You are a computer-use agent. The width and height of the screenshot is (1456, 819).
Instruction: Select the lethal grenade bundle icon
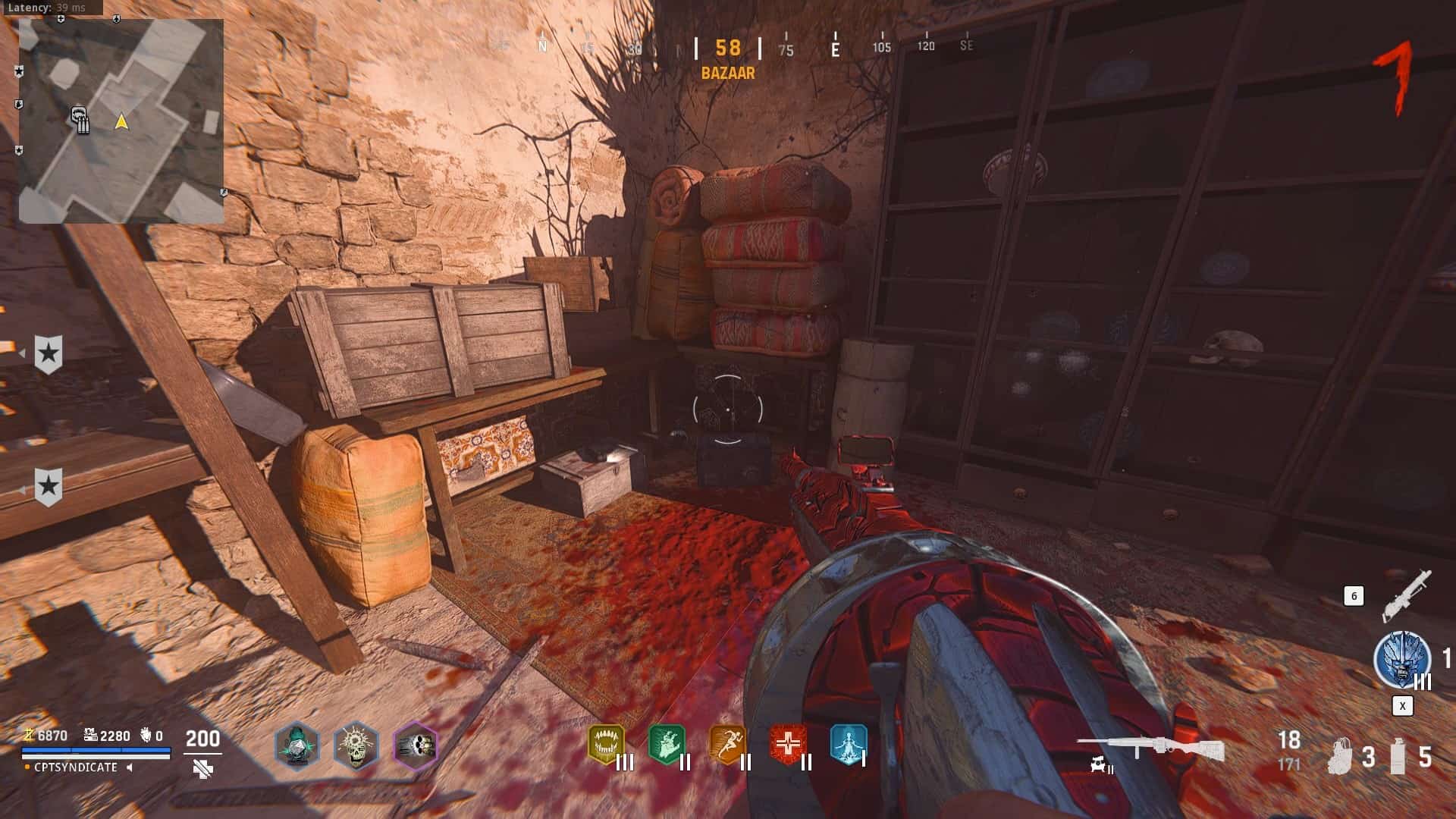1341,755
